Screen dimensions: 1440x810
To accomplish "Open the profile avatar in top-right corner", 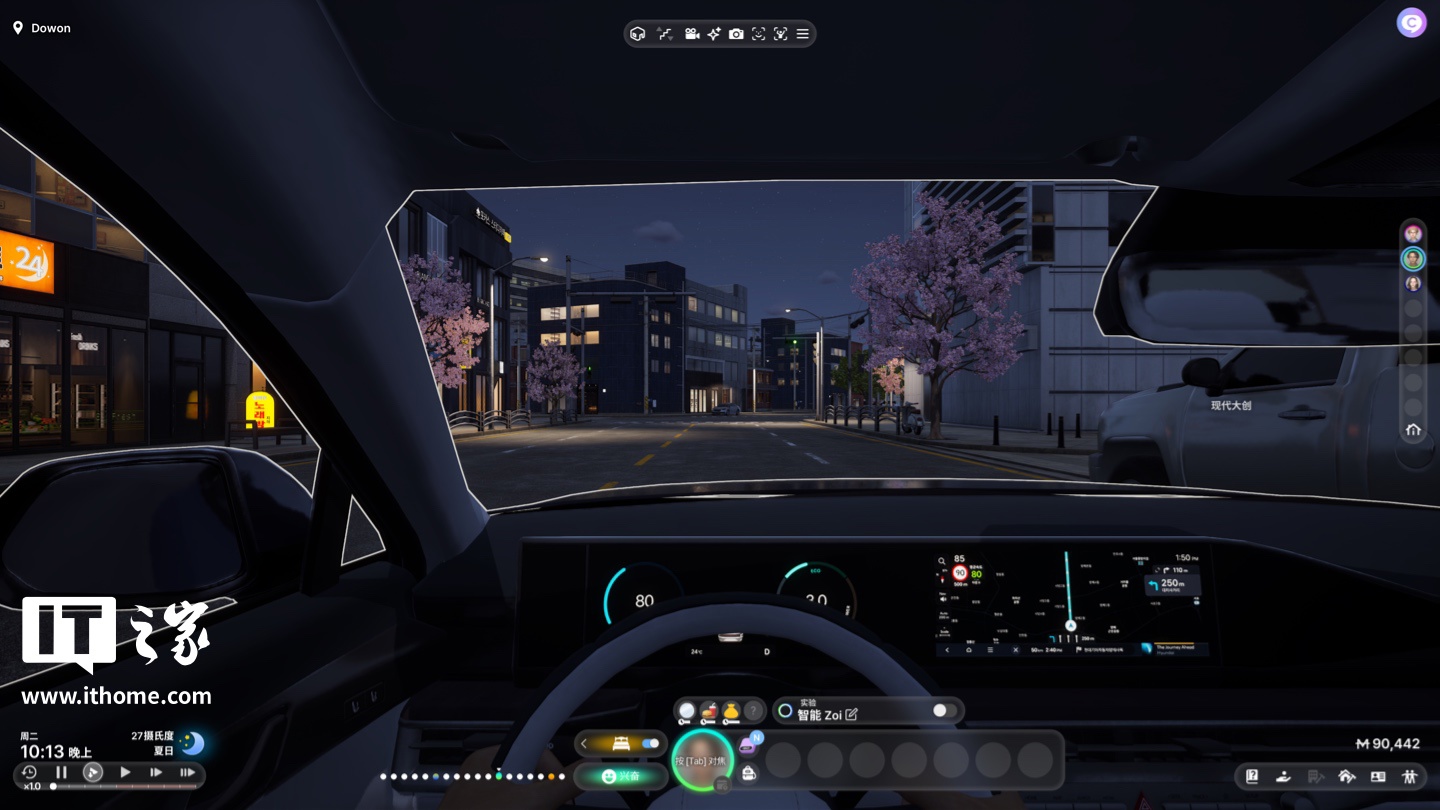I will (x=1411, y=23).
